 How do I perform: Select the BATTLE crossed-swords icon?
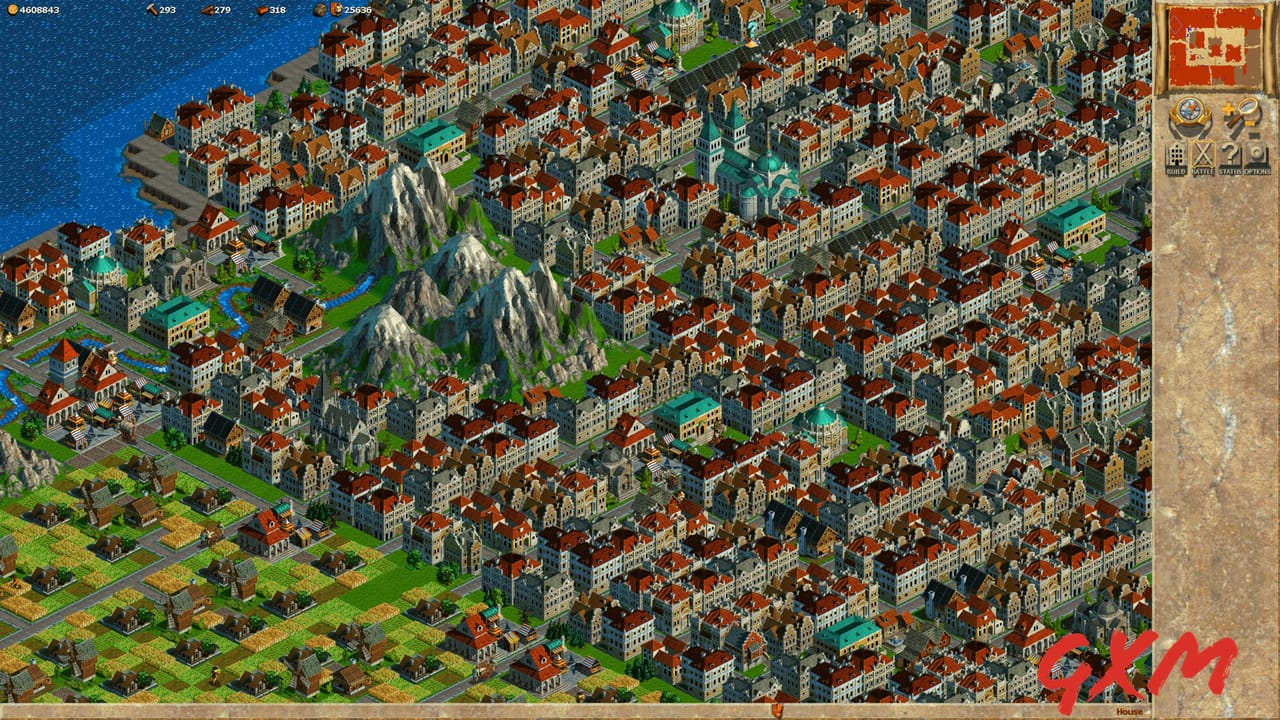point(1203,154)
